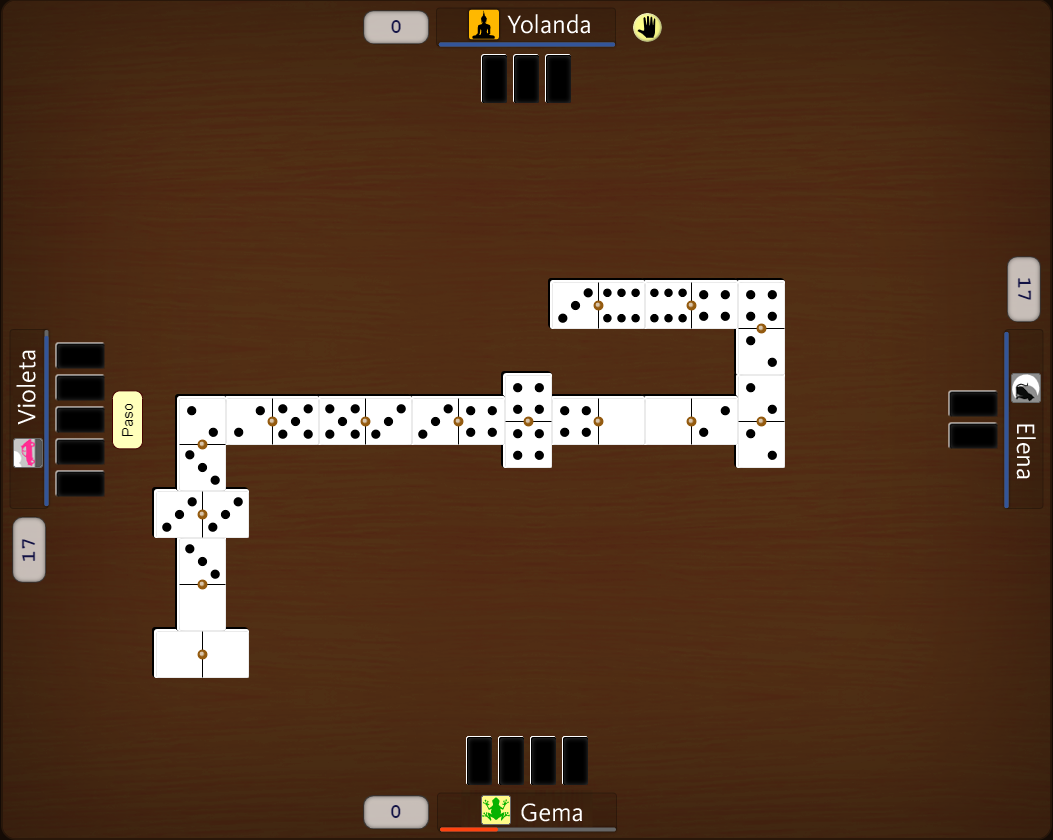Click Elena's name plate
Image resolution: width=1053 pixels, height=840 pixels.
1024,451
